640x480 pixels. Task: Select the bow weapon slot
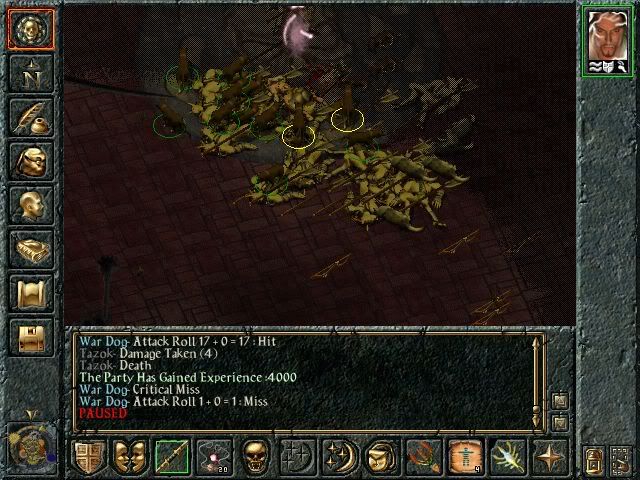tap(171, 456)
